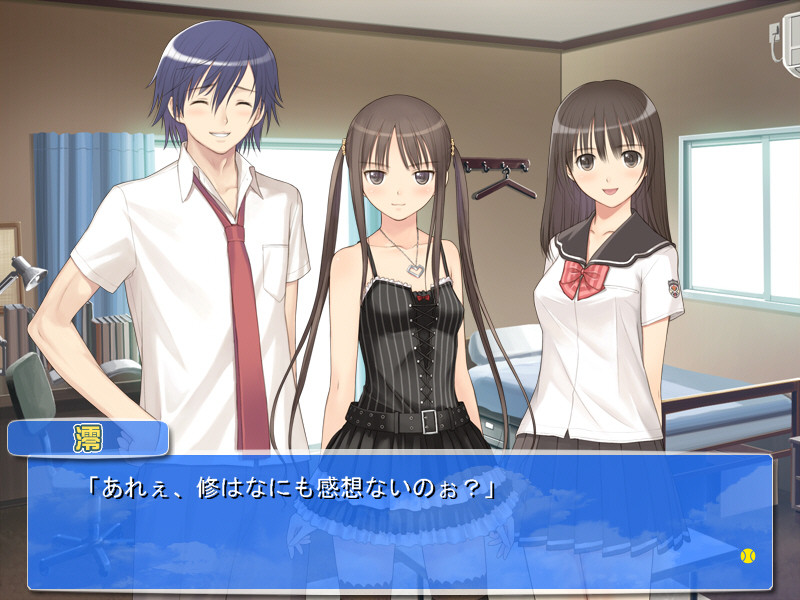Click the tennis ball continue indicator

click(x=748, y=555)
